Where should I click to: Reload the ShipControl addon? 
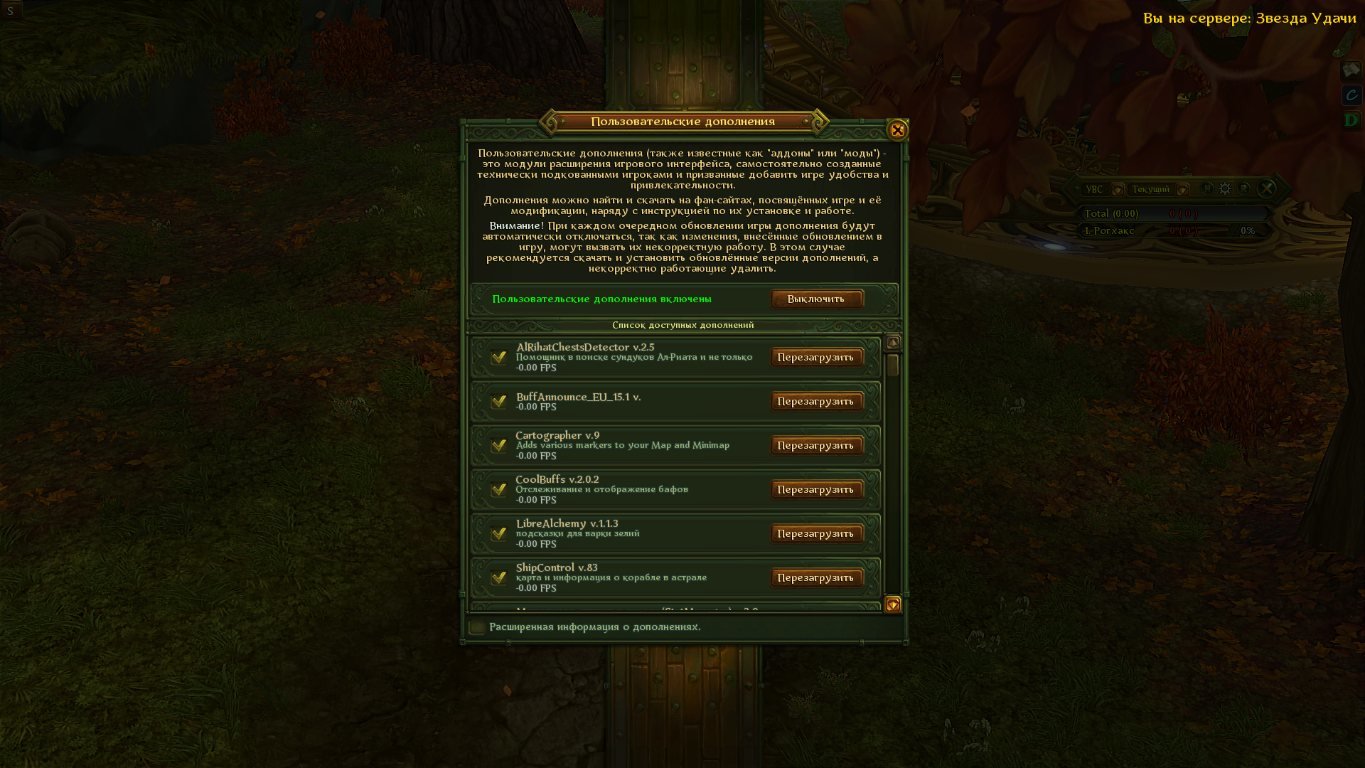[816, 577]
